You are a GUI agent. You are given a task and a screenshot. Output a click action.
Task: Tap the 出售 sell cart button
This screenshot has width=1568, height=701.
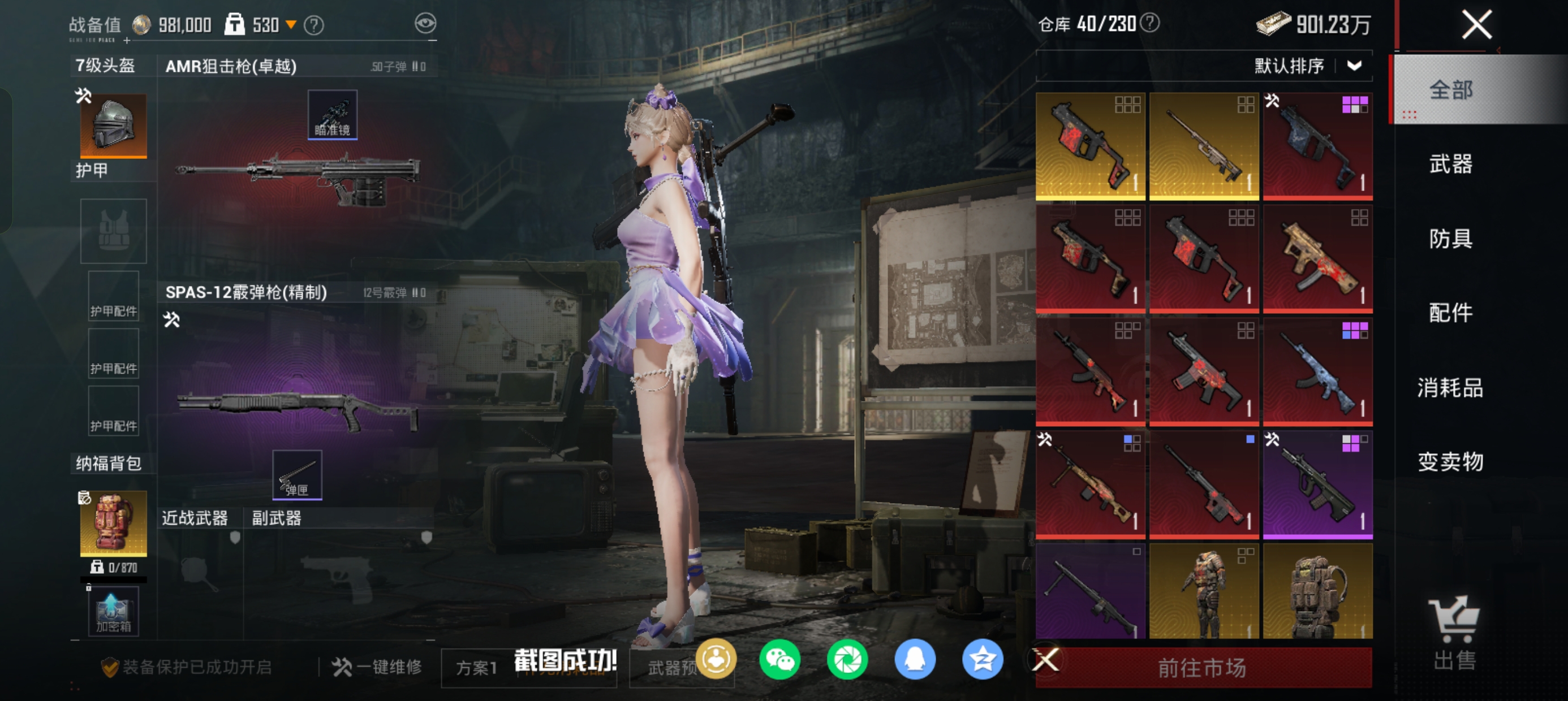[x=1454, y=633]
